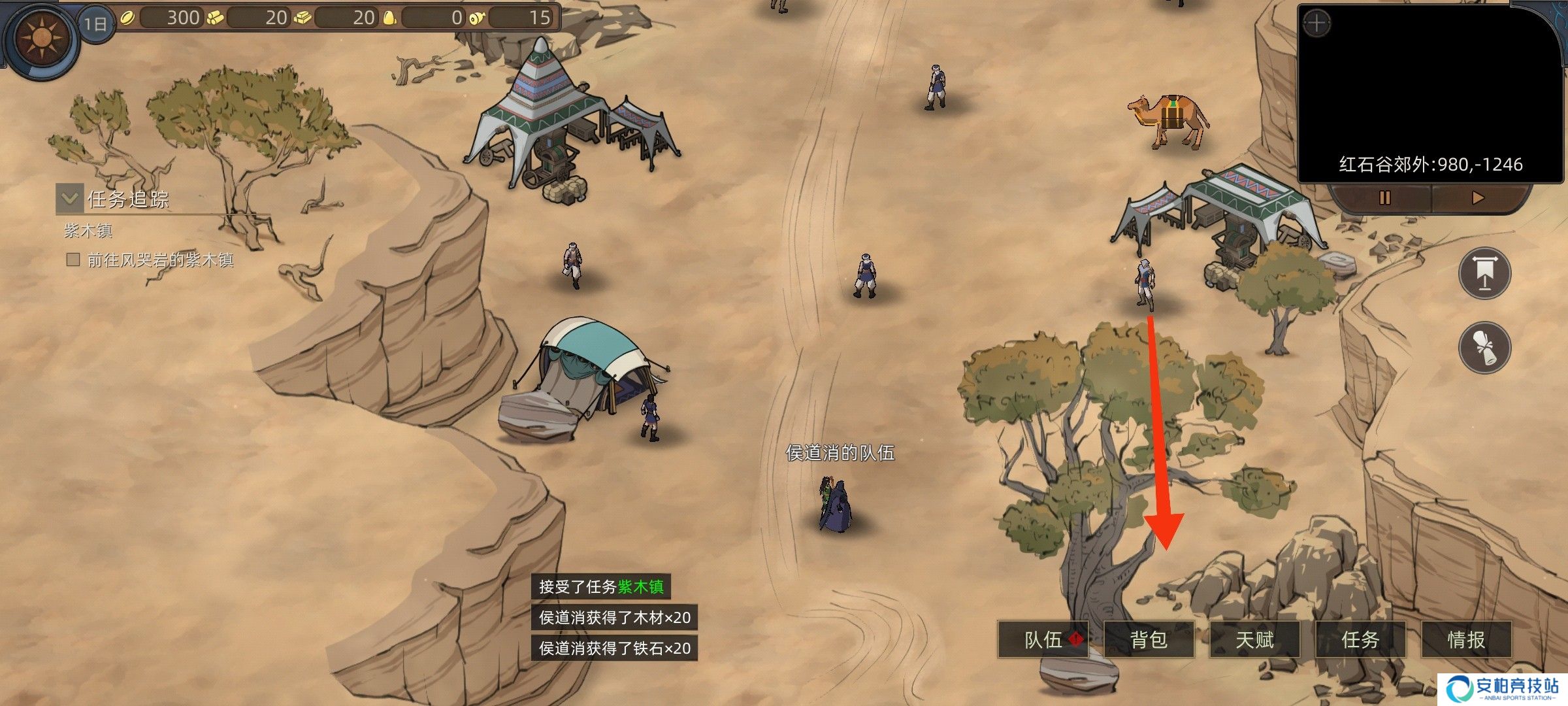The image size is (1568, 706).
Task: Show the 天赋 talents screen
Action: point(1254,639)
